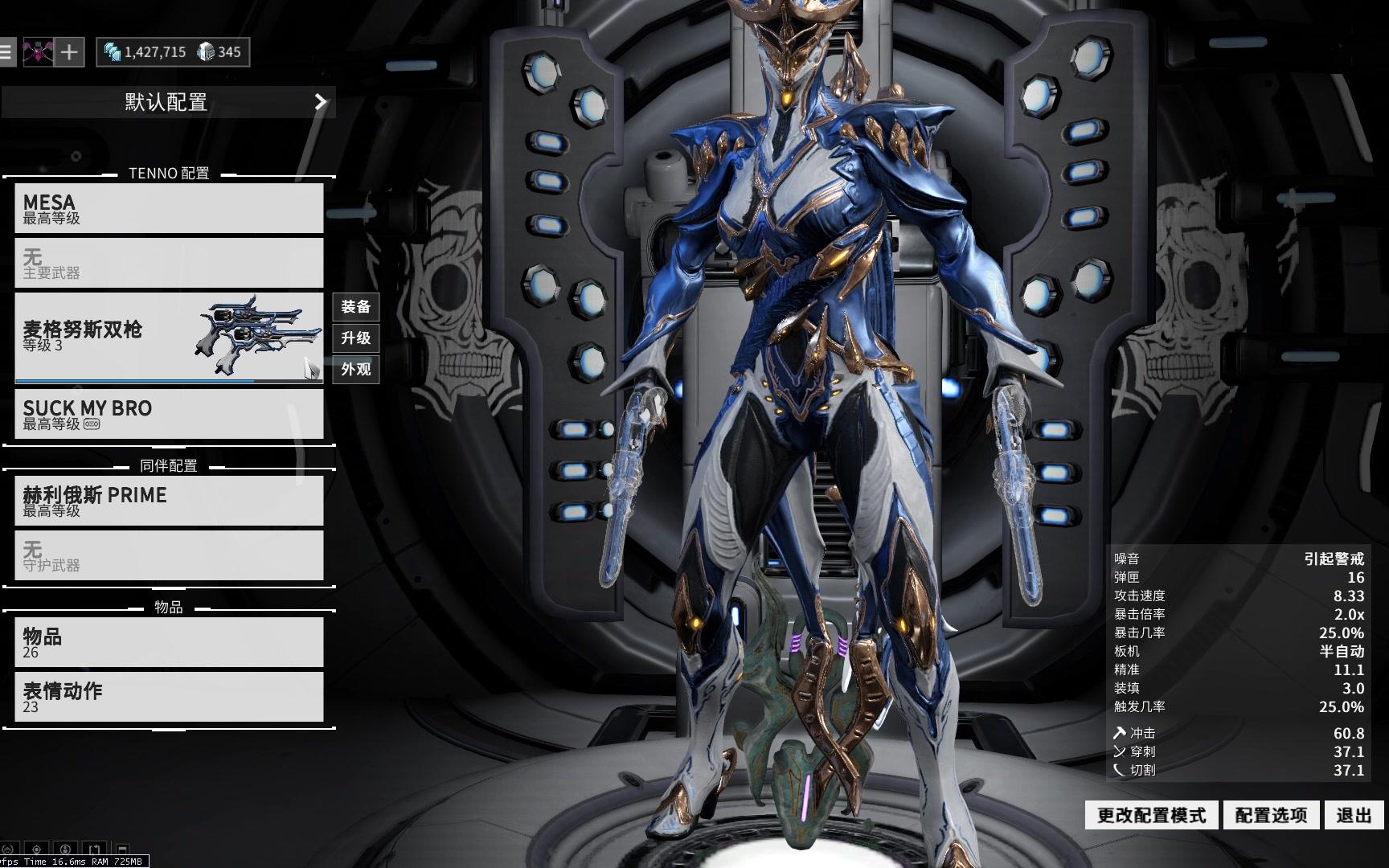Open the 表情动作 emotes slot
Viewport: 1389px width, 868px height.
[169, 697]
